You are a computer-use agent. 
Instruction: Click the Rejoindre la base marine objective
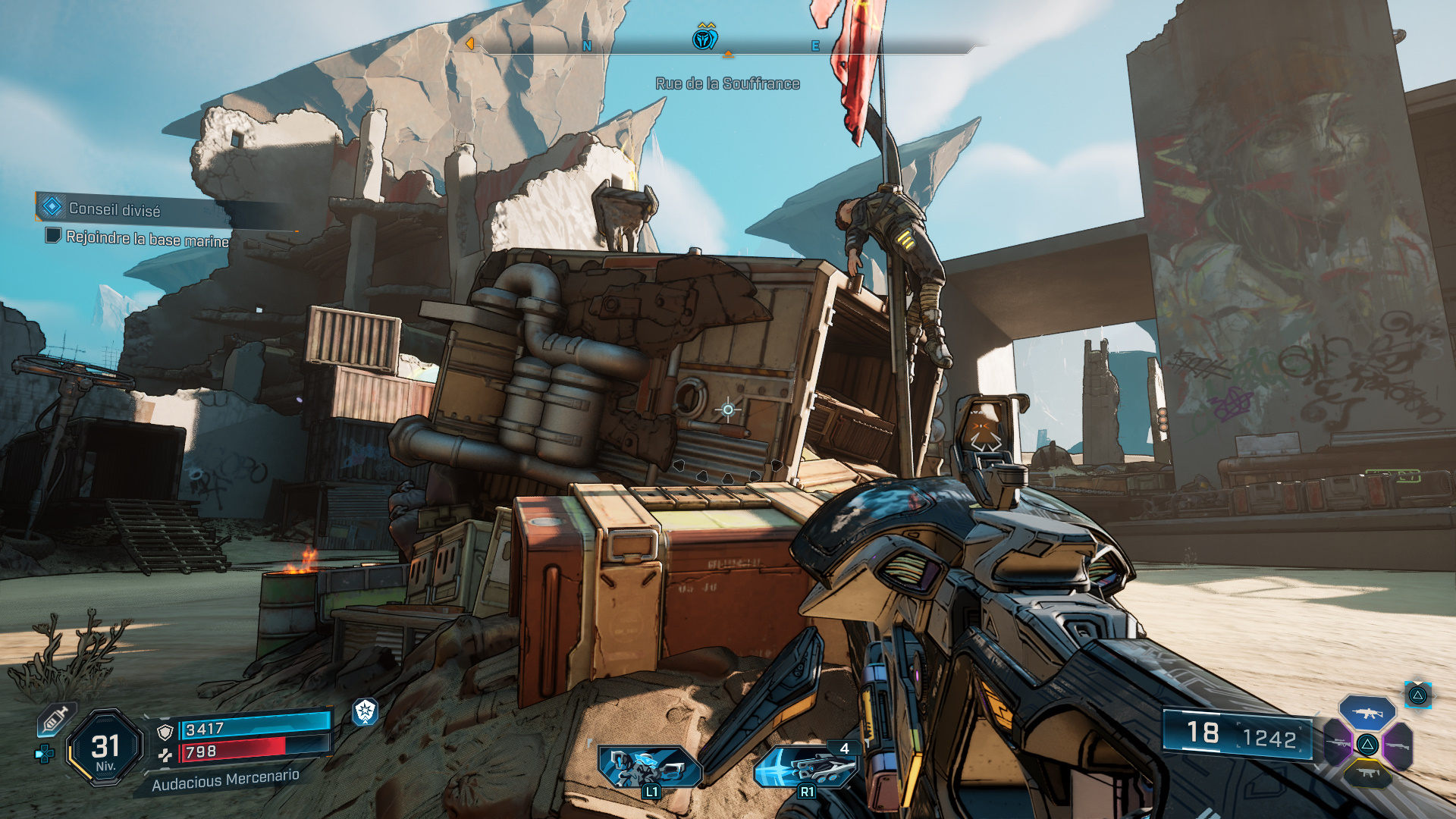point(146,238)
